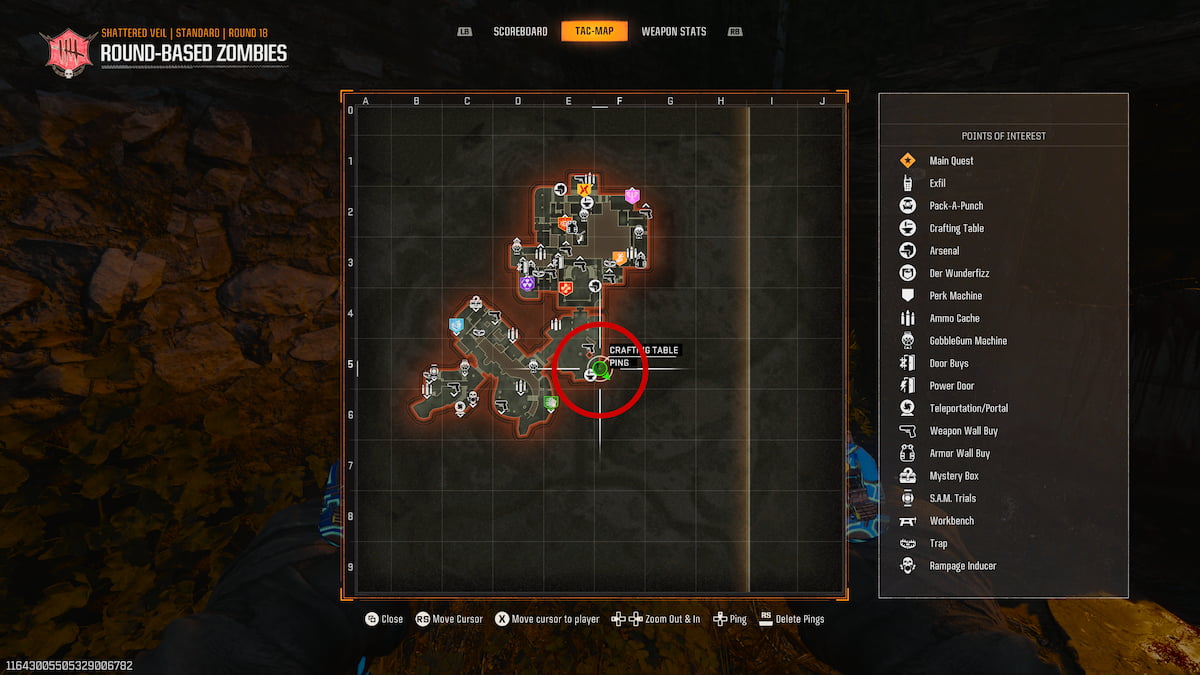This screenshot has width=1200, height=675.
Task: Open the Weapon Stats tab
Action: coord(673,31)
